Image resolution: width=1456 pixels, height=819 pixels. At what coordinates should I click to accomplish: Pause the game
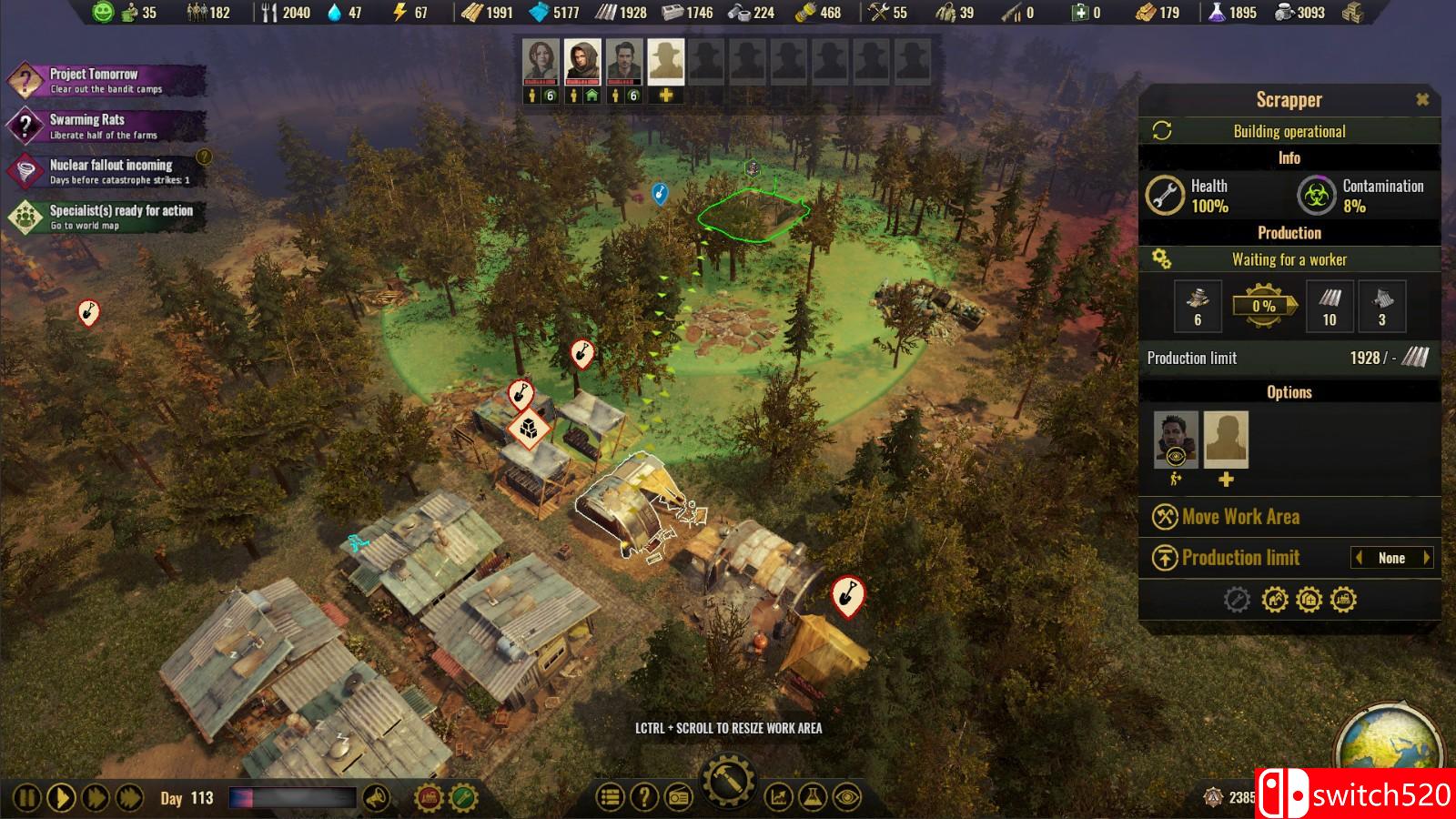coord(27,798)
